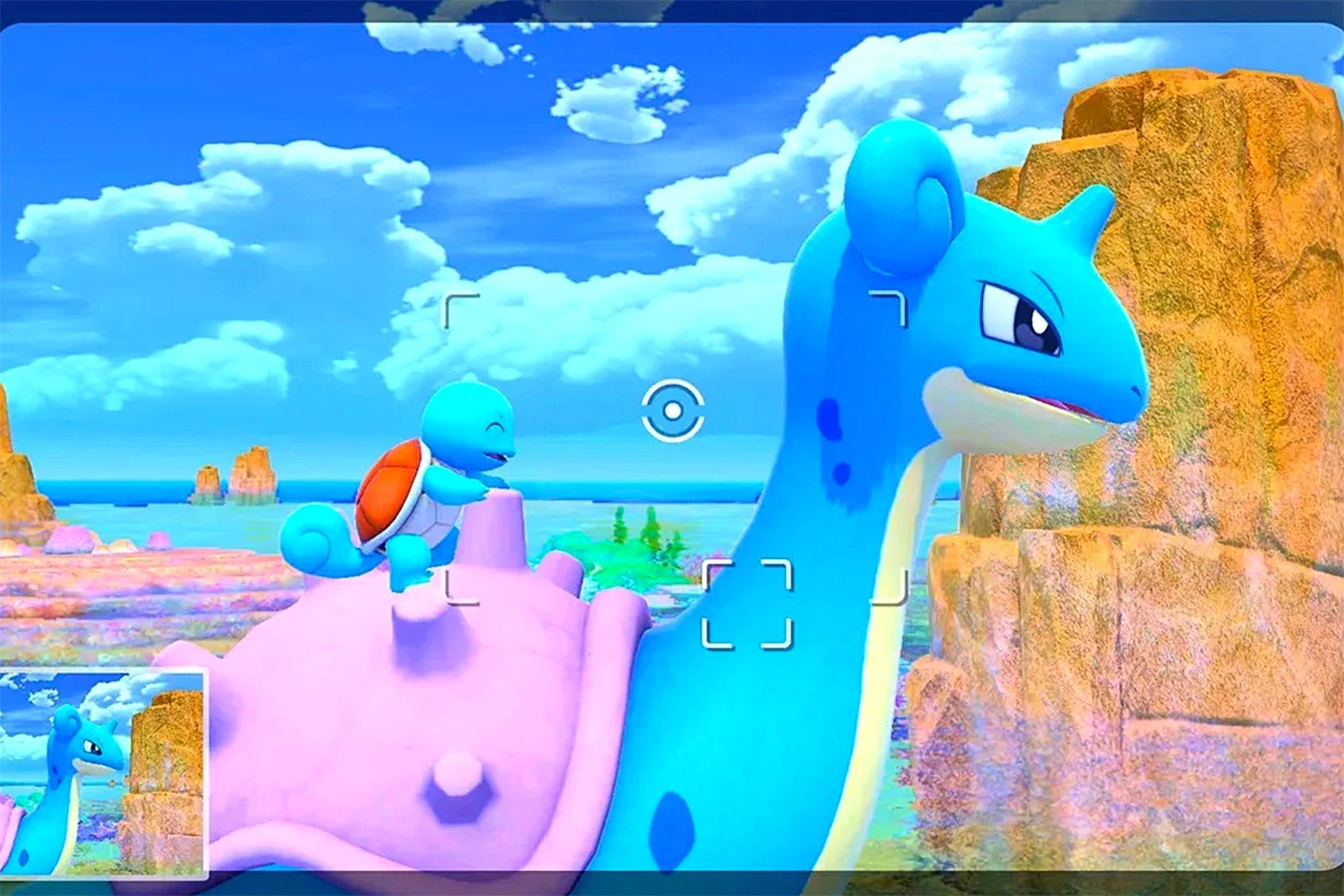The image size is (1344, 896).
Task: Click the bottom-left viewfinder framing bracket
Action: (x=461, y=590)
